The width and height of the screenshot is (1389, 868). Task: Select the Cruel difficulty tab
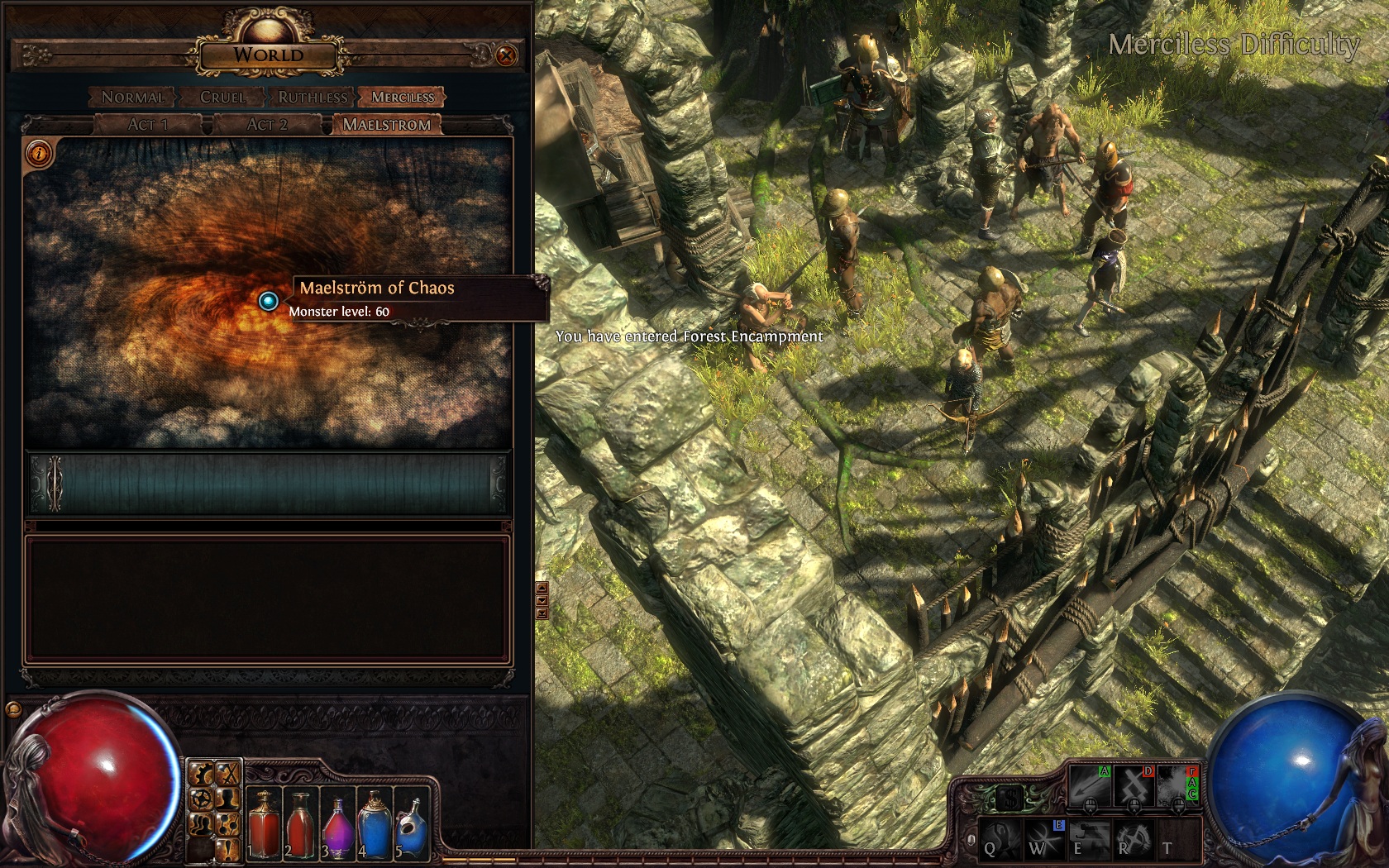coord(222,98)
